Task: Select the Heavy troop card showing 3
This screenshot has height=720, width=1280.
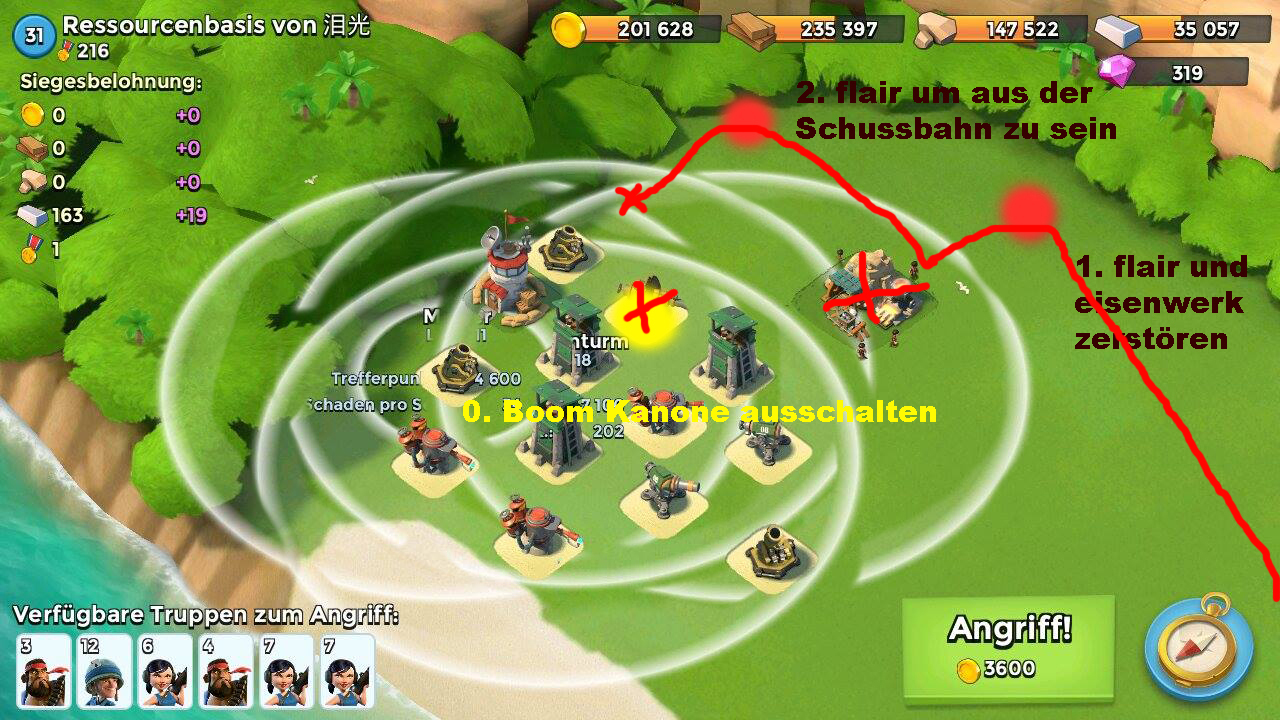Action: point(44,671)
